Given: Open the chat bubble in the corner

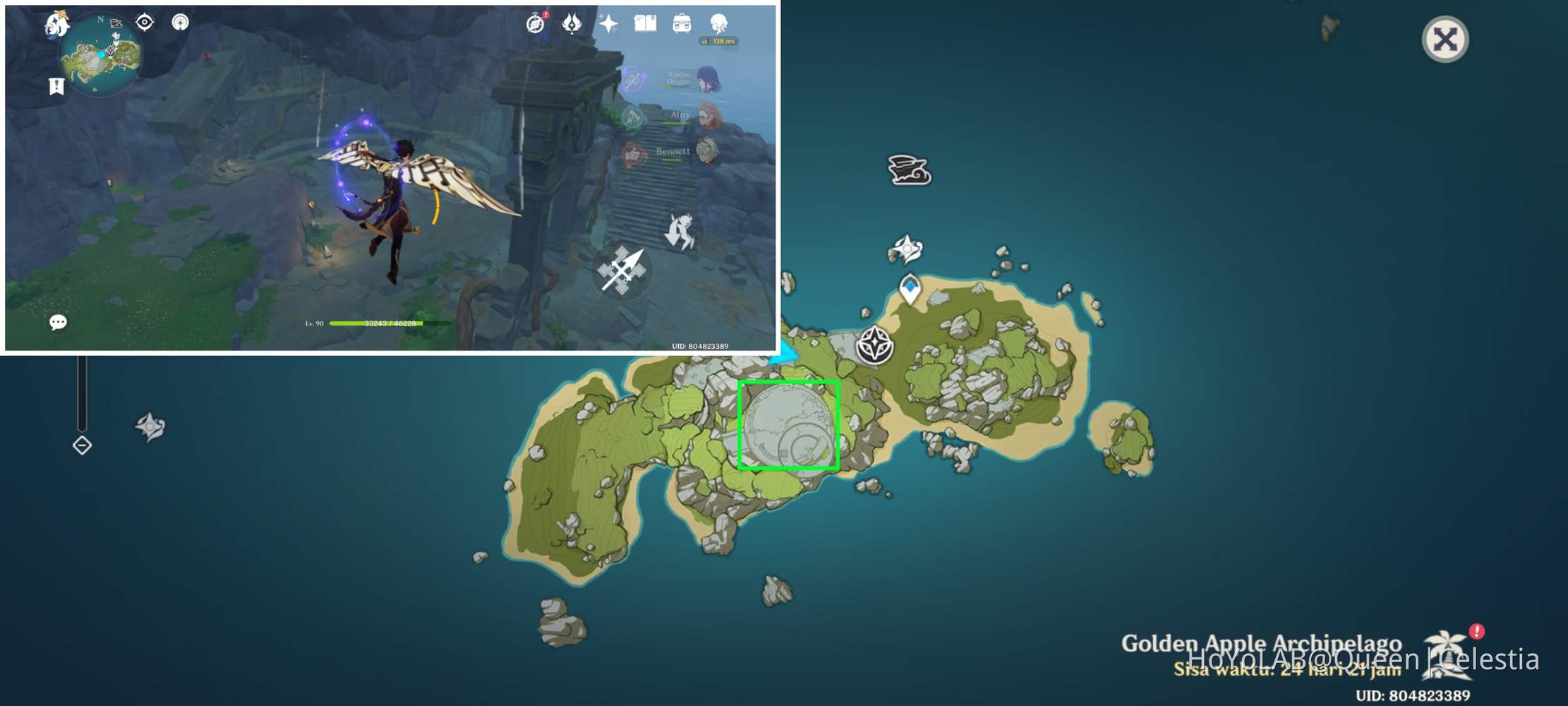Looking at the screenshot, I should (59, 321).
